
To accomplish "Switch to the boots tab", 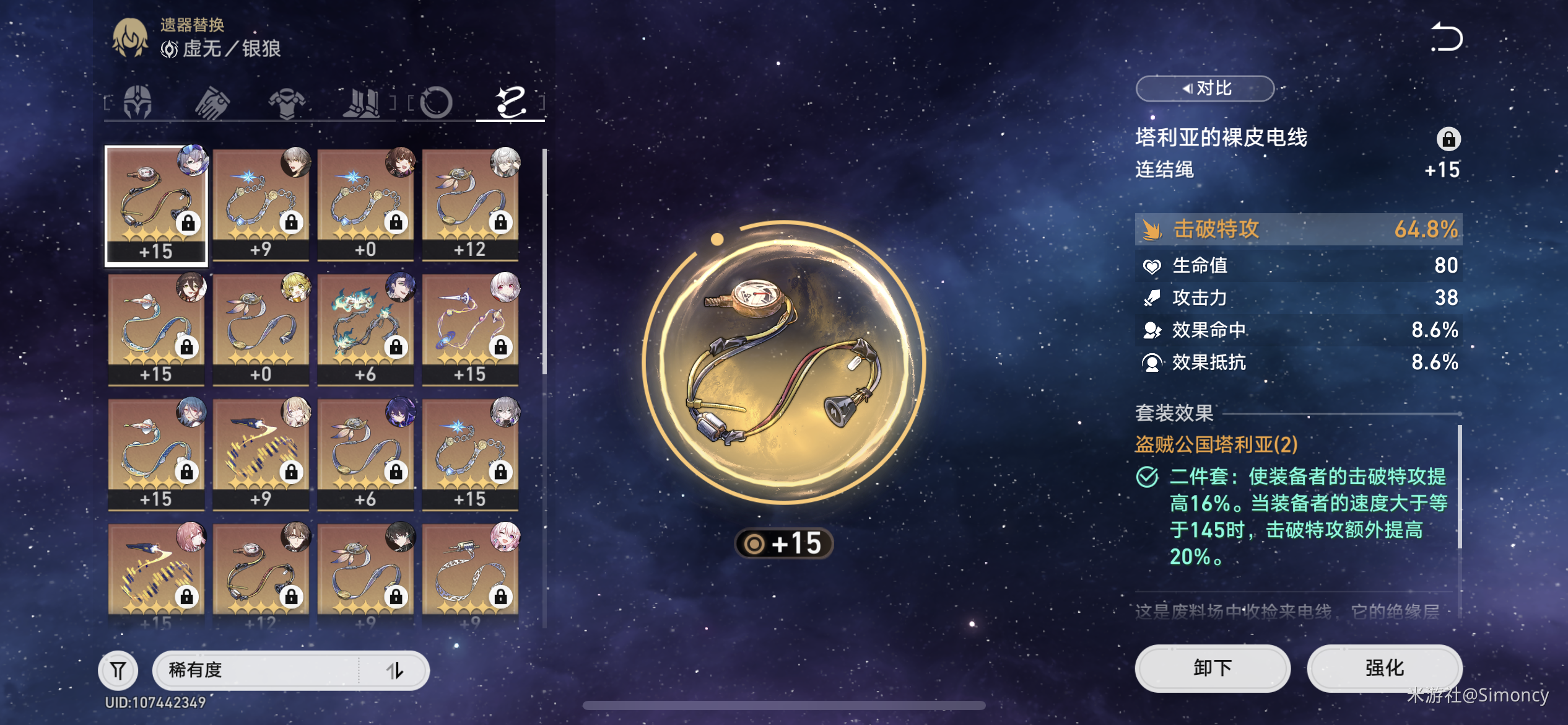I will tap(362, 102).
